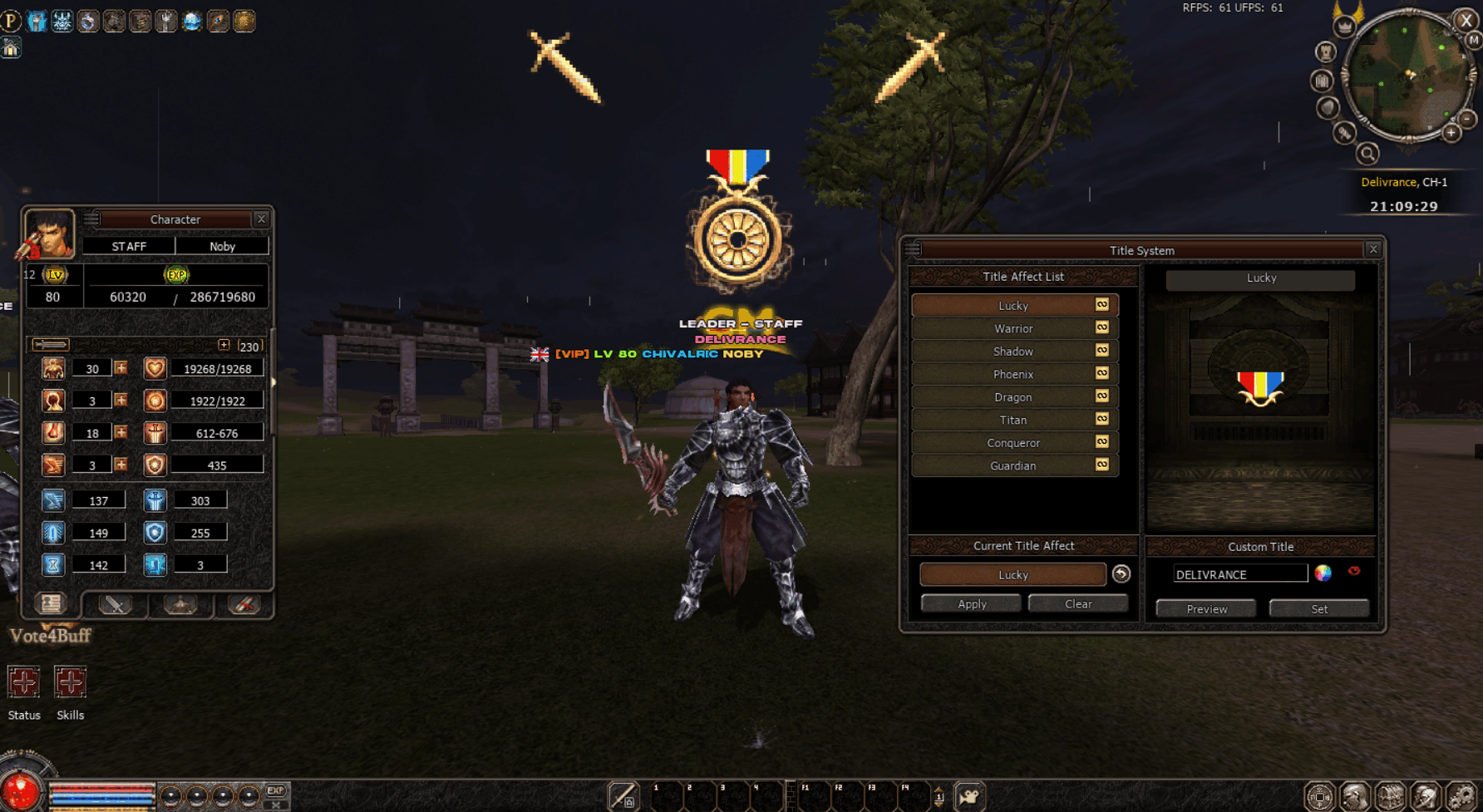The width and height of the screenshot is (1483, 812).
Task: Increase strength with the first stat plus button
Action: pos(121,368)
